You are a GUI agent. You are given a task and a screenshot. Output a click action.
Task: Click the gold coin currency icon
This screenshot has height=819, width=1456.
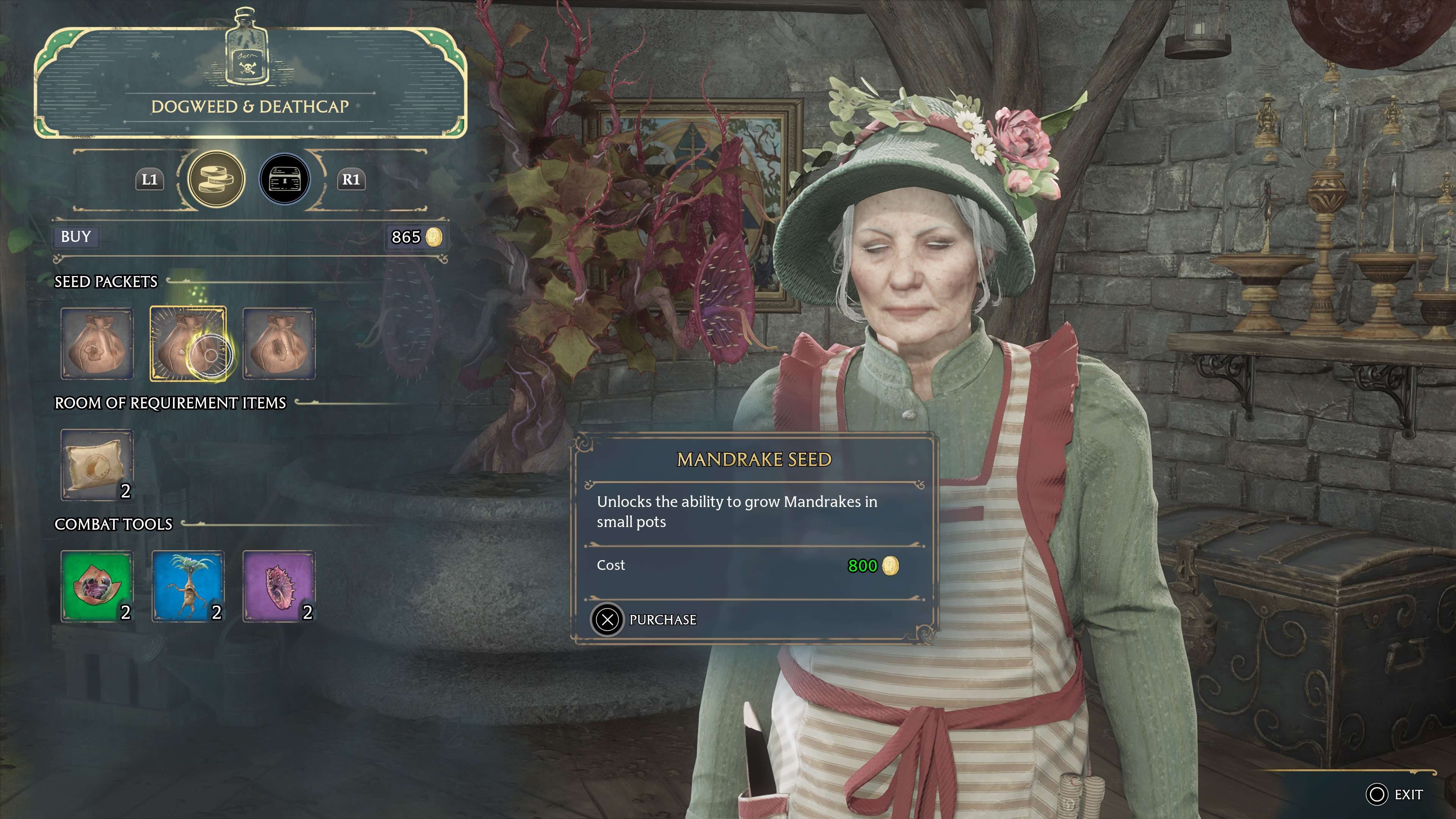pos(435,238)
